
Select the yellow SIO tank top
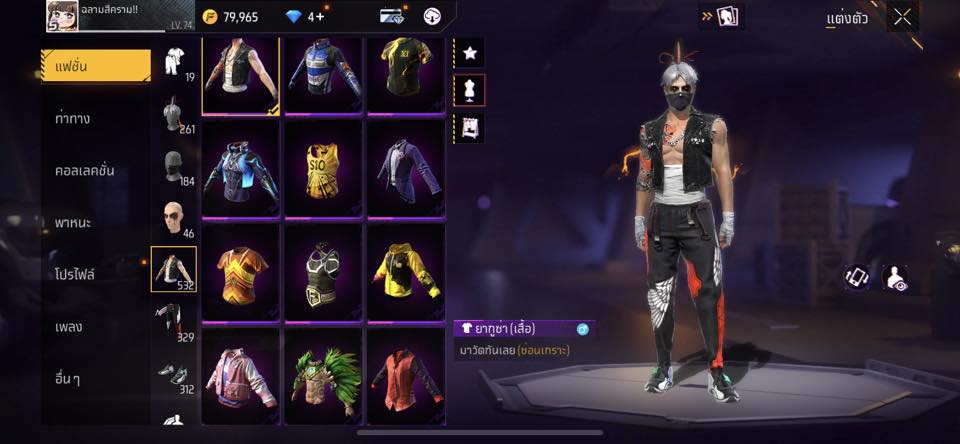click(x=325, y=166)
